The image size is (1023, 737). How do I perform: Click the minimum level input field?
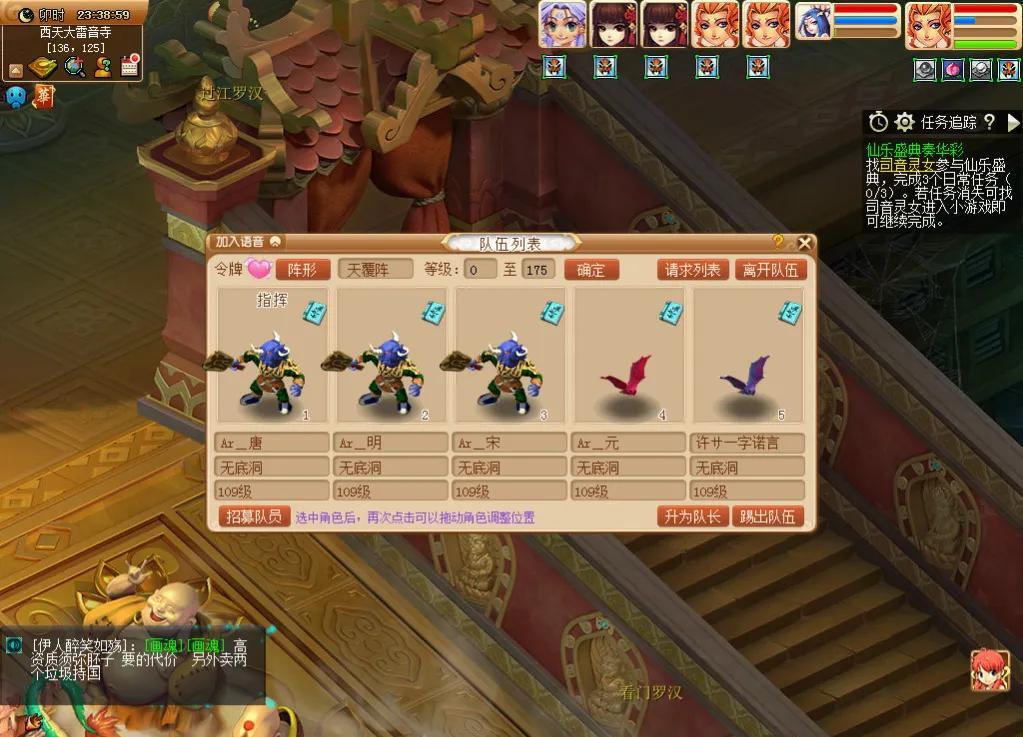pyautogui.click(x=481, y=269)
